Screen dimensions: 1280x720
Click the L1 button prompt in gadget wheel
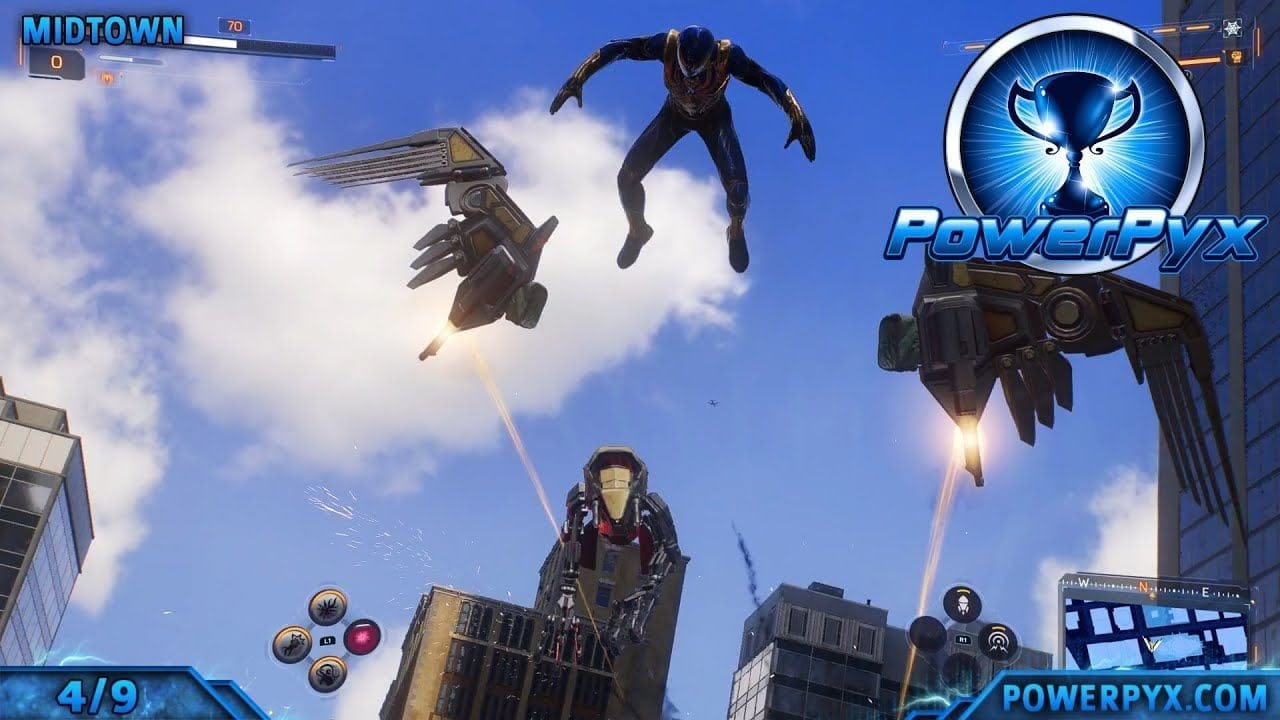(x=329, y=639)
